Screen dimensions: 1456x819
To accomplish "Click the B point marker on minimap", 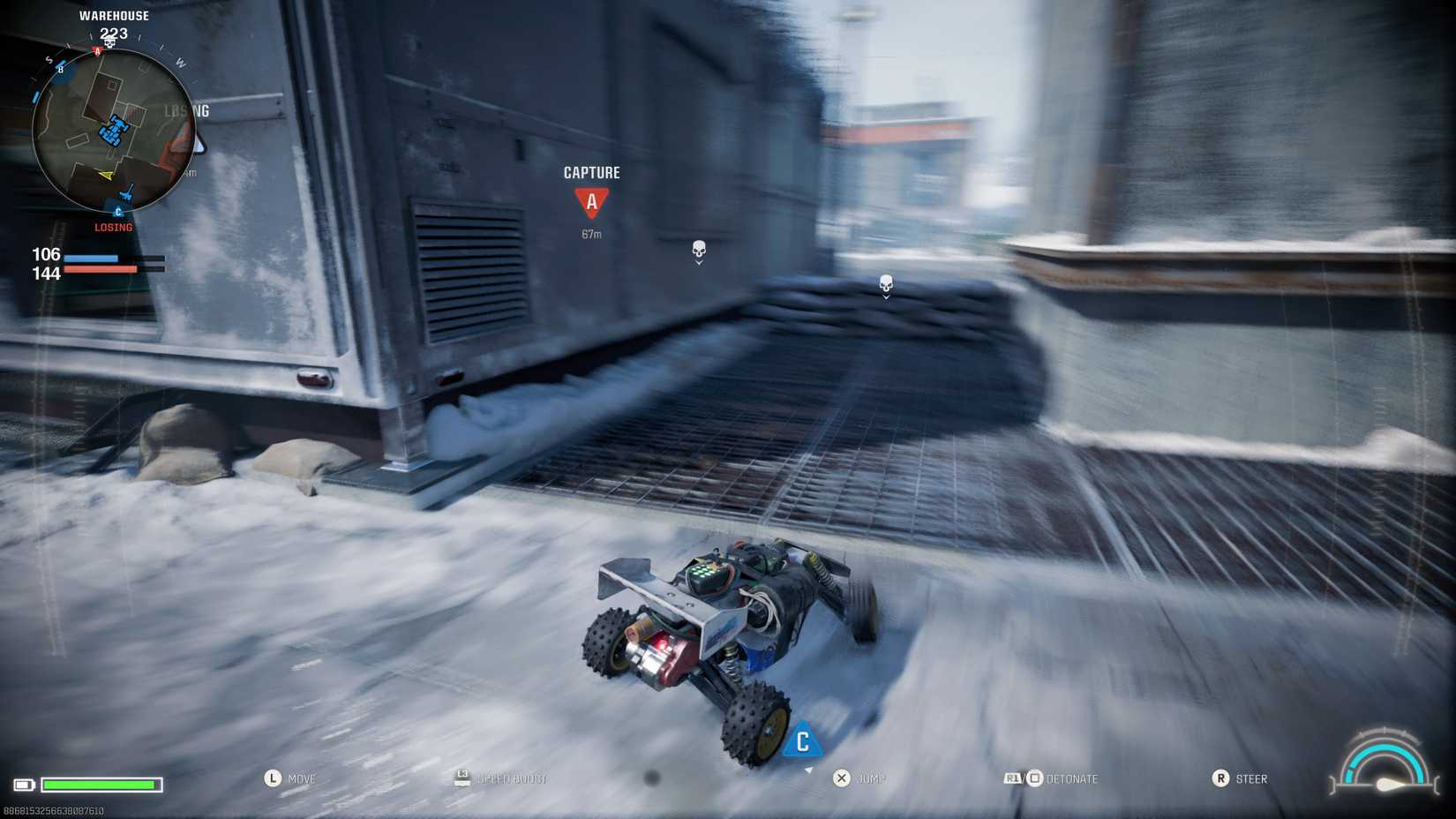I will [x=61, y=69].
